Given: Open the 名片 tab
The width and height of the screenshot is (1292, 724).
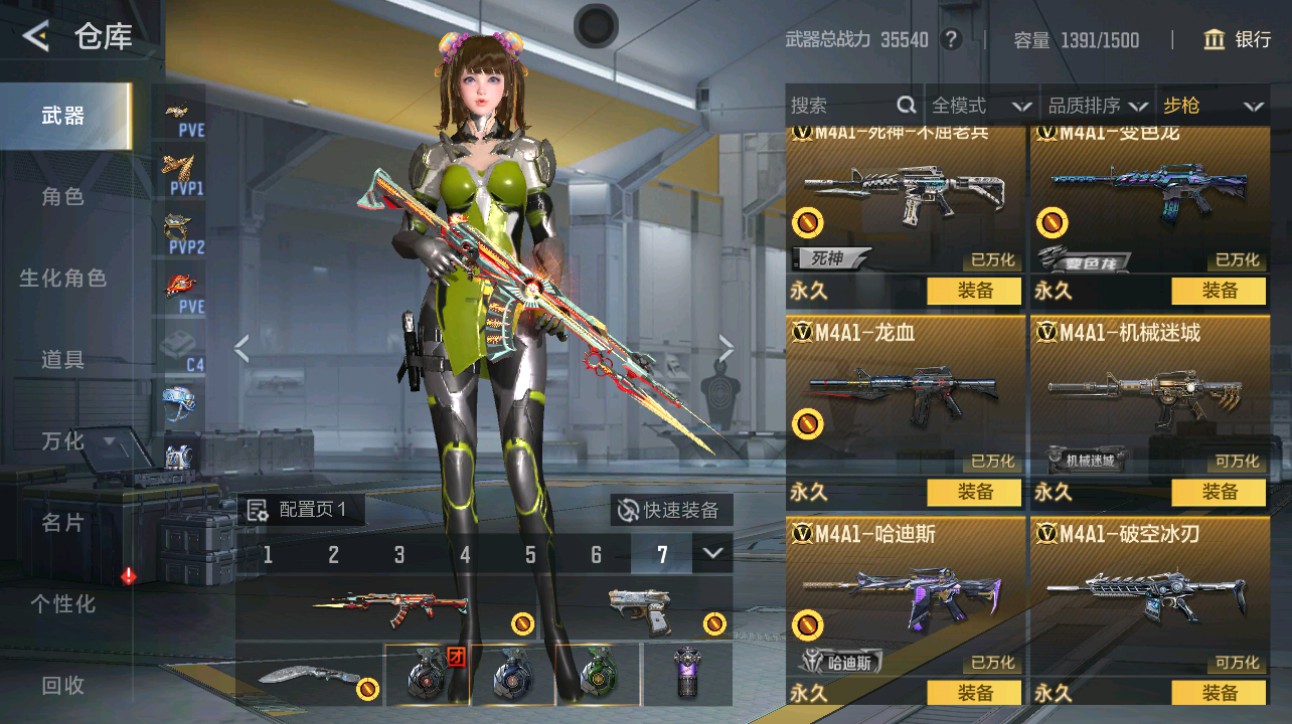Looking at the screenshot, I should [x=63, y=522].
